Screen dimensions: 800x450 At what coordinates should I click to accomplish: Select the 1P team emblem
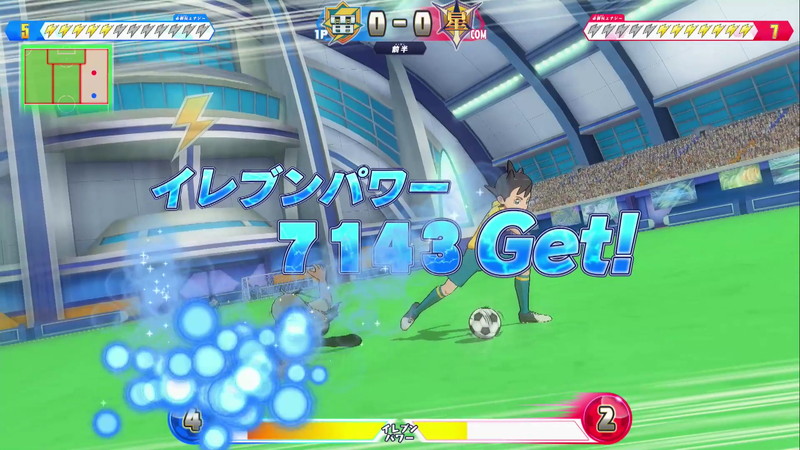click(x=341, y=21)
